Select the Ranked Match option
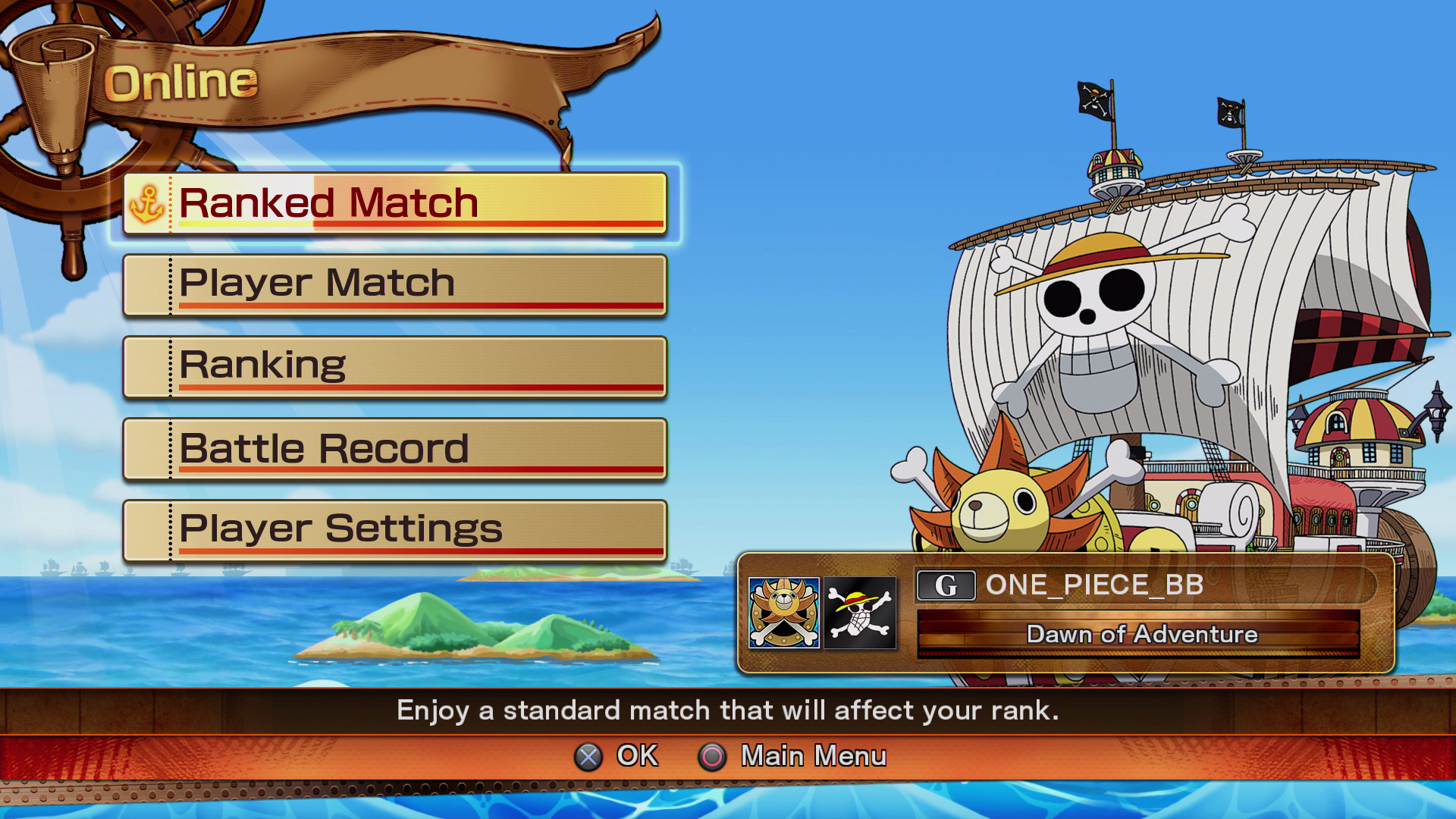Viewport: 1456px width, 819px height. point(394,203)
